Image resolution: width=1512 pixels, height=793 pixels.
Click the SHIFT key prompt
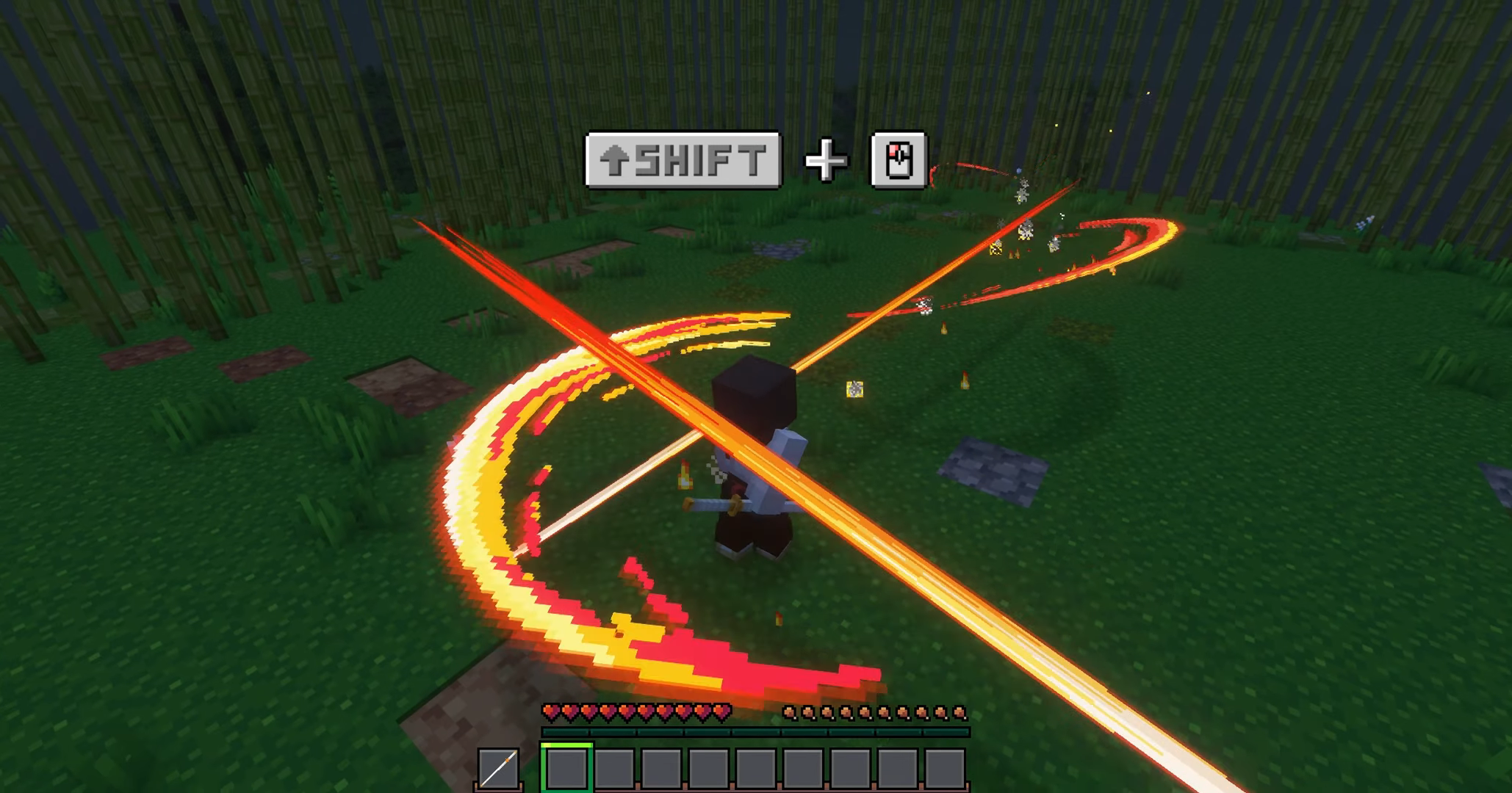683,158
